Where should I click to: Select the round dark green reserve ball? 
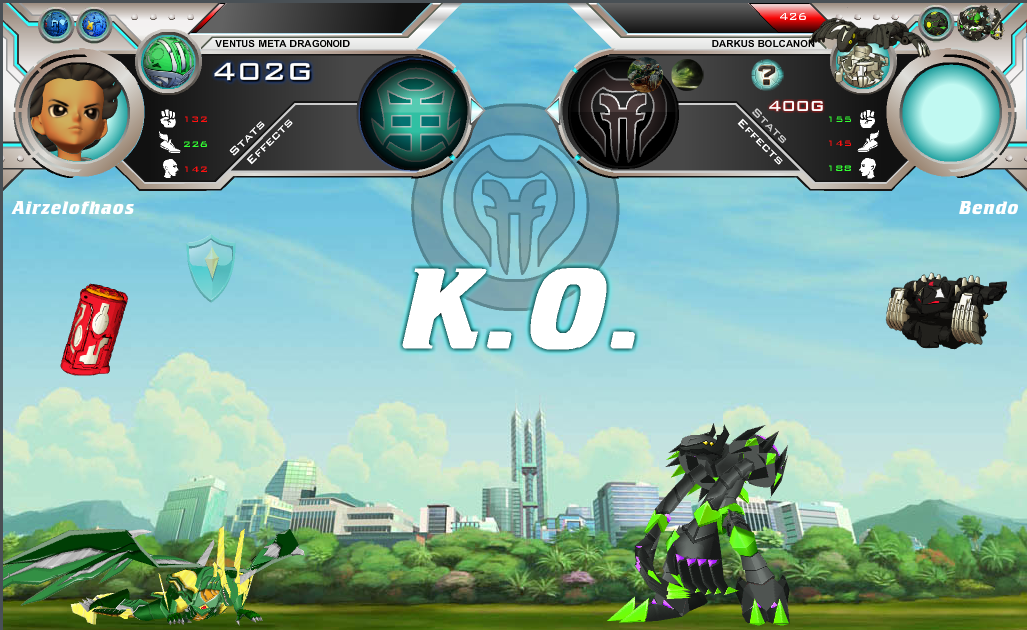coord(936,23)
